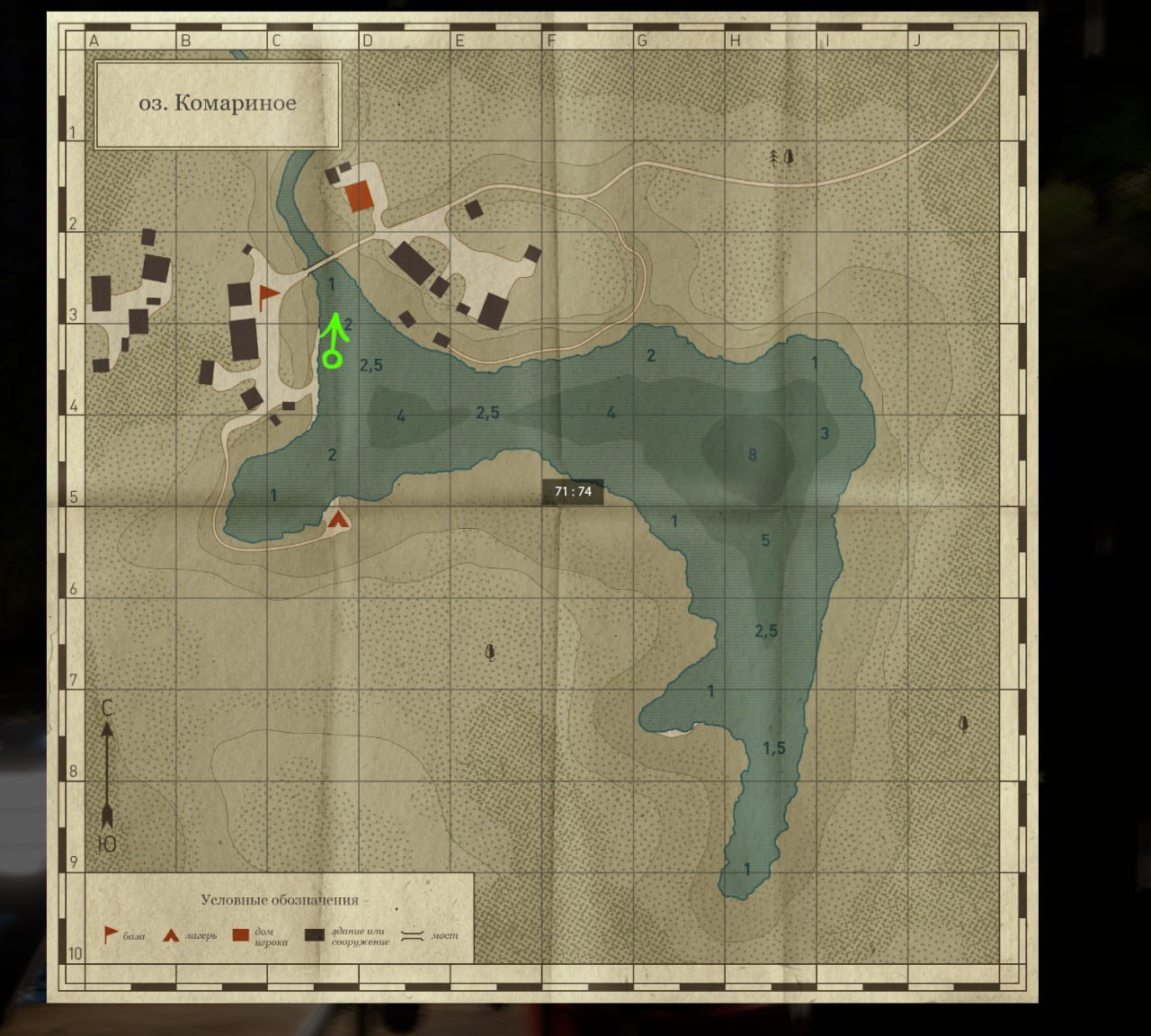Click the green player position circle

click(x=332, y=360)
